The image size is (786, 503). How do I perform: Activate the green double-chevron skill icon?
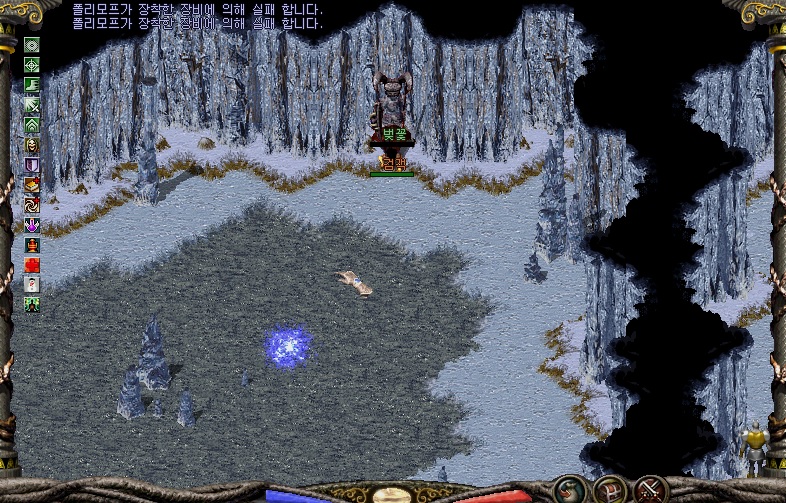(32, 125)
